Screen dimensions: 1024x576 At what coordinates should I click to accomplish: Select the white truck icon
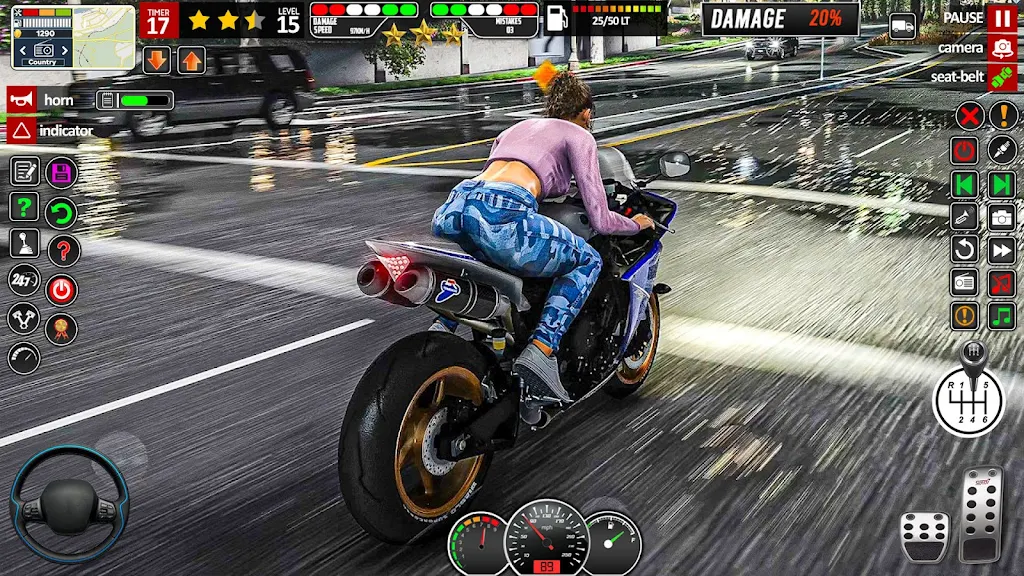click(902, 27)
